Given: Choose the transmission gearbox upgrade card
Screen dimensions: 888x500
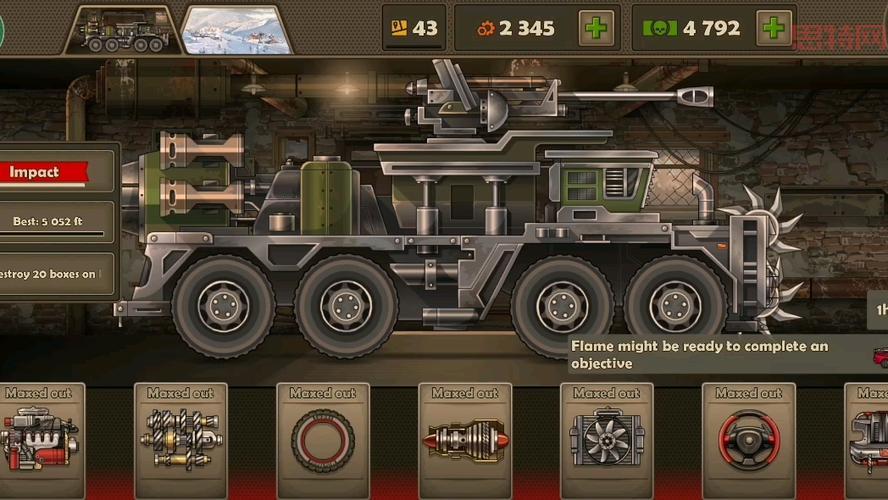Looking at the screenshot, I should (x=181, y=440).
